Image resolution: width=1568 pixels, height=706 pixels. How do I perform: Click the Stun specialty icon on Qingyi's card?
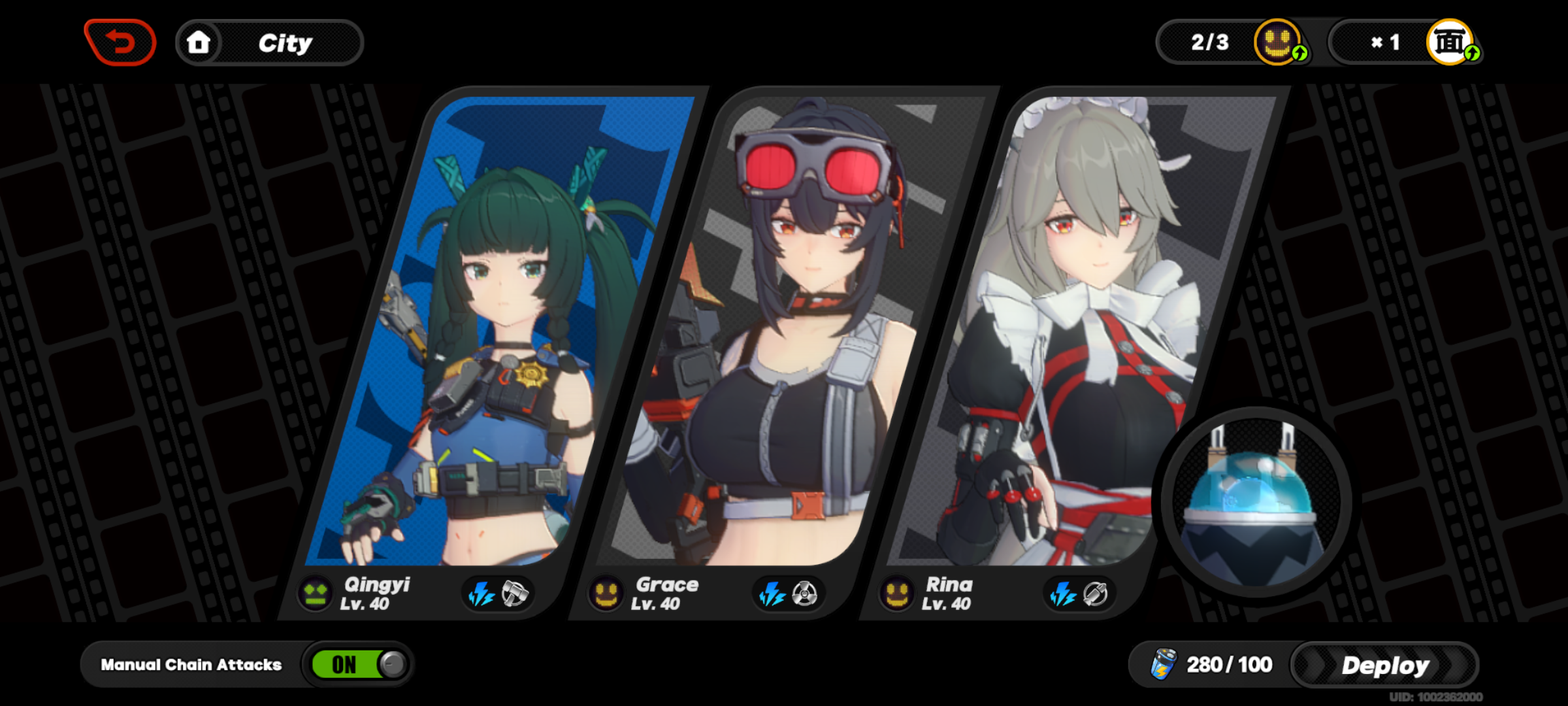pyautogui.click(x=515, y=594)
